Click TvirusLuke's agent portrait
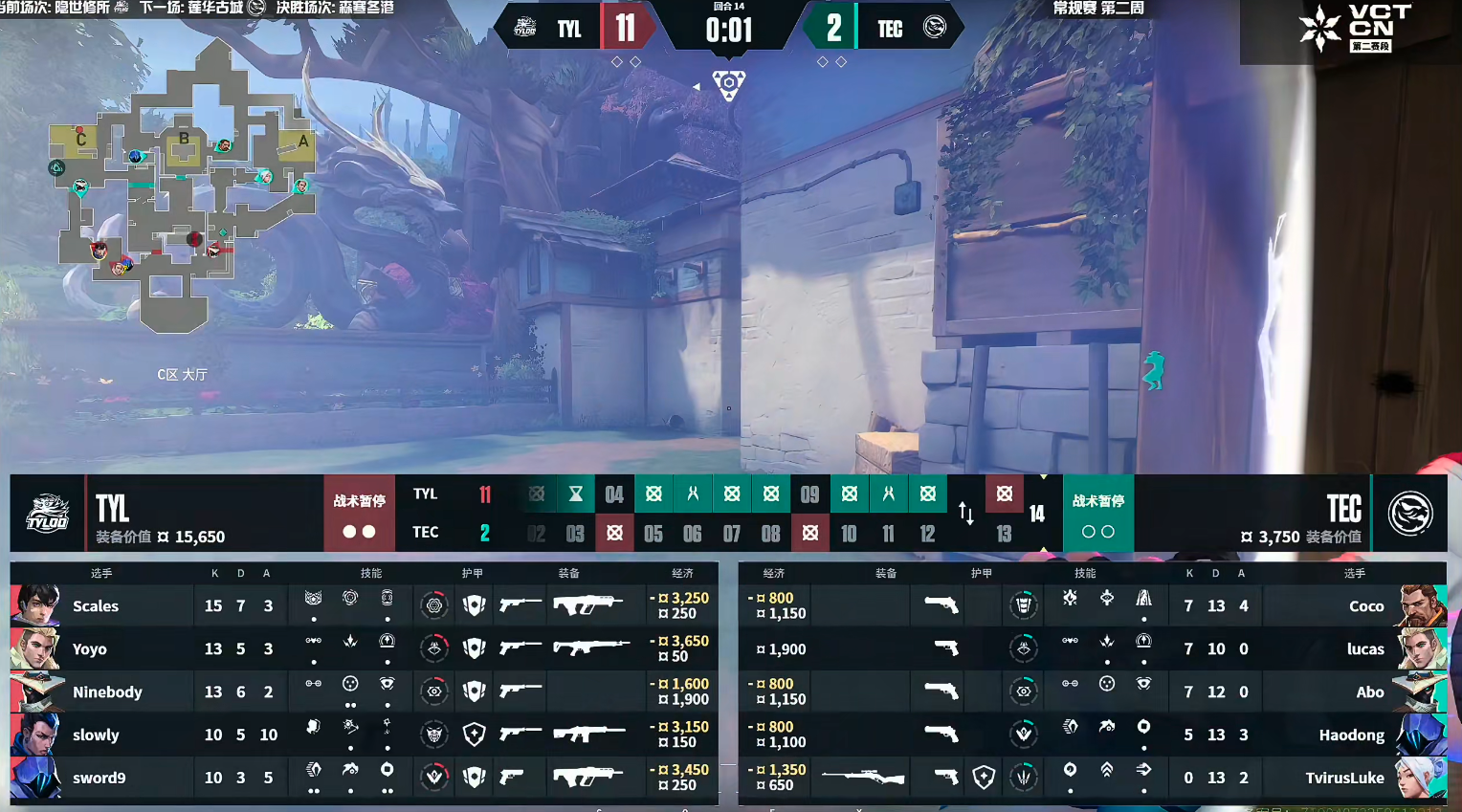 pyautogui.click(x=1421, y=778)
